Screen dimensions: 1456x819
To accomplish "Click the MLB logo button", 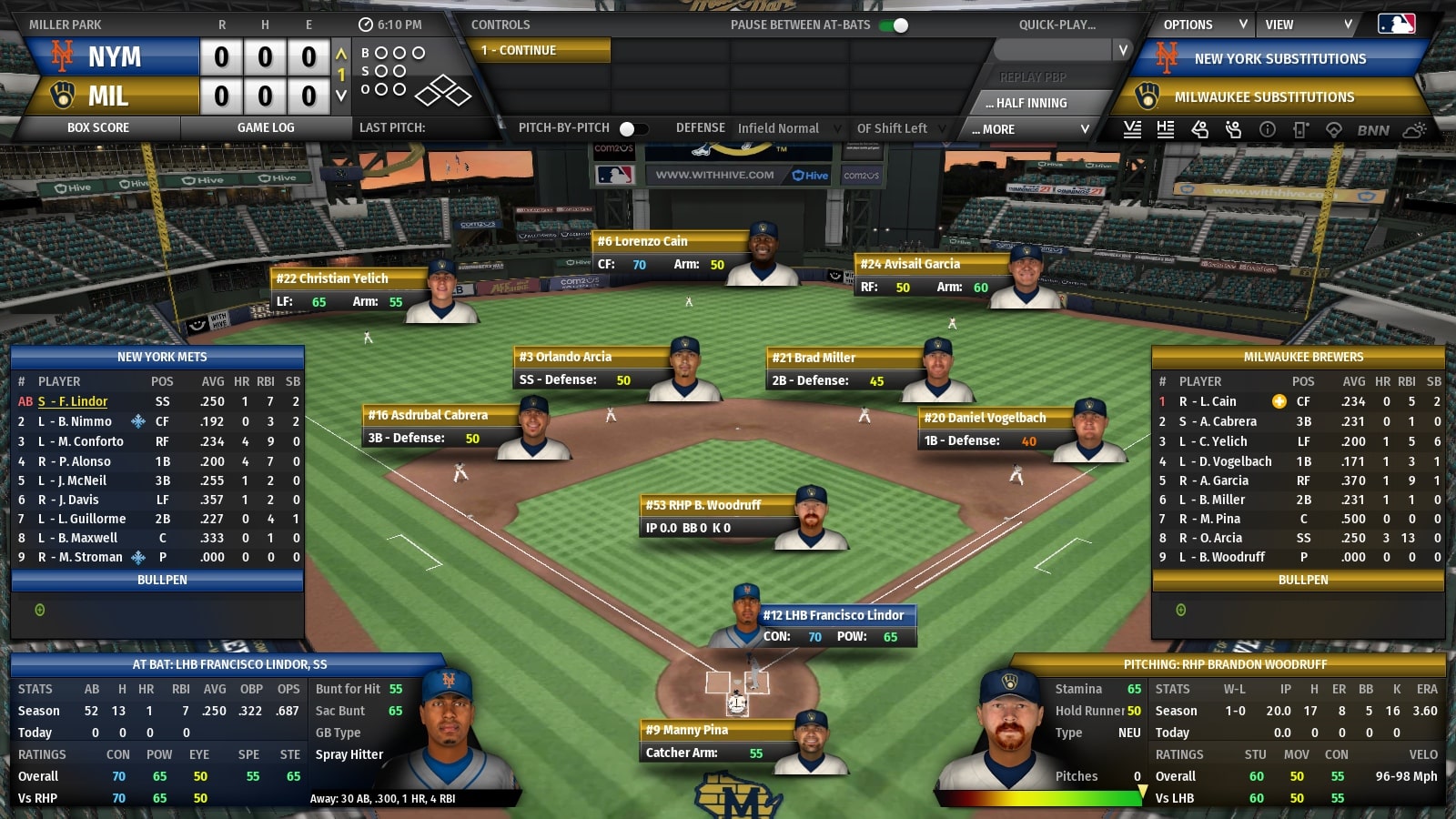I will [1396, 25].
